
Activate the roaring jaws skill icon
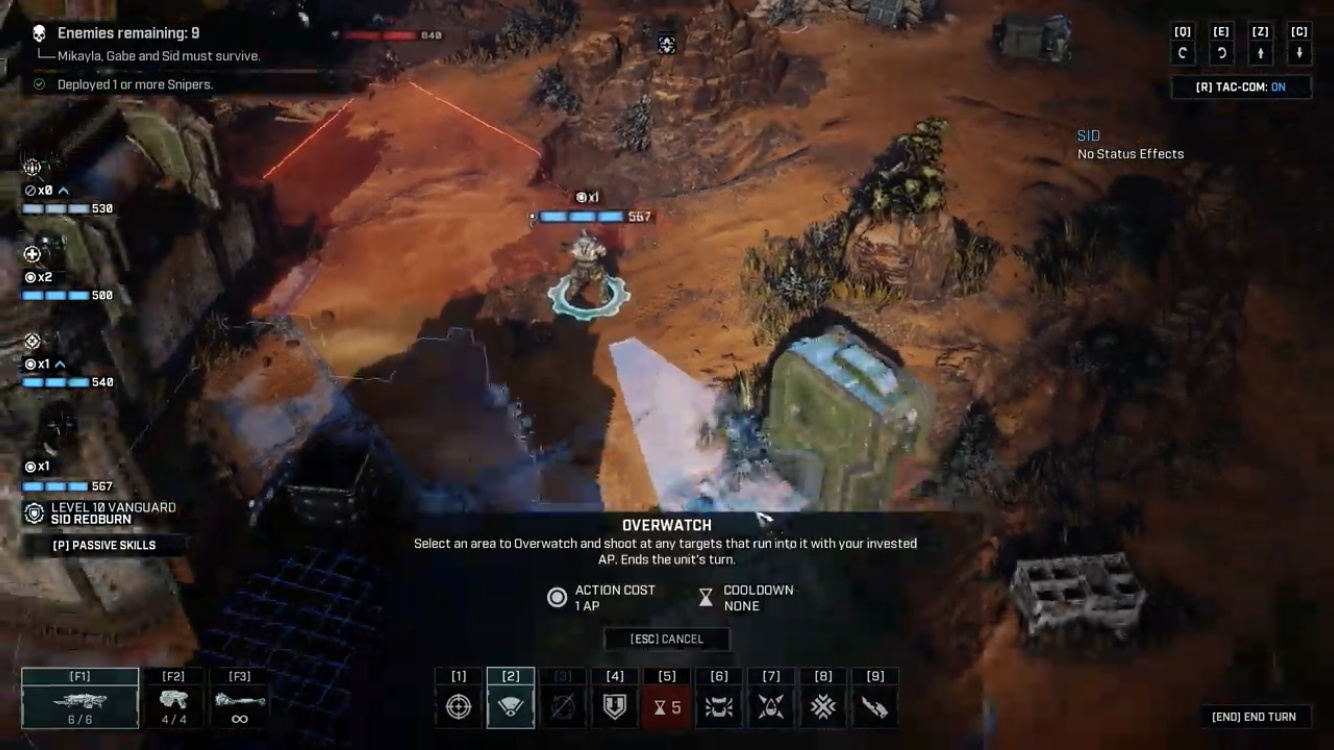pos(719,707)
